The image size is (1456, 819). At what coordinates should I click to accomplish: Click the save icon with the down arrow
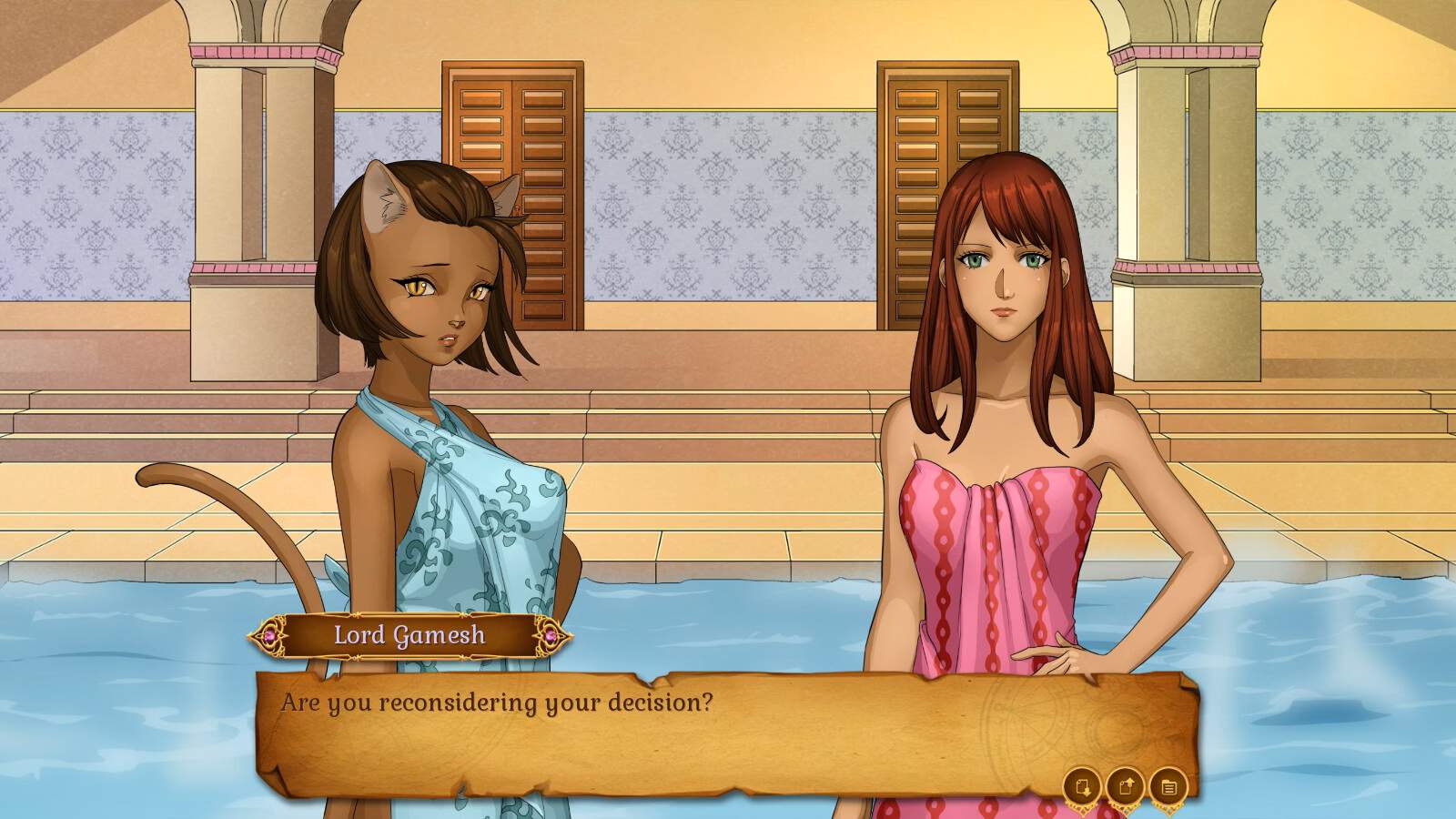pyautogui.click(x=1083, y=787)
